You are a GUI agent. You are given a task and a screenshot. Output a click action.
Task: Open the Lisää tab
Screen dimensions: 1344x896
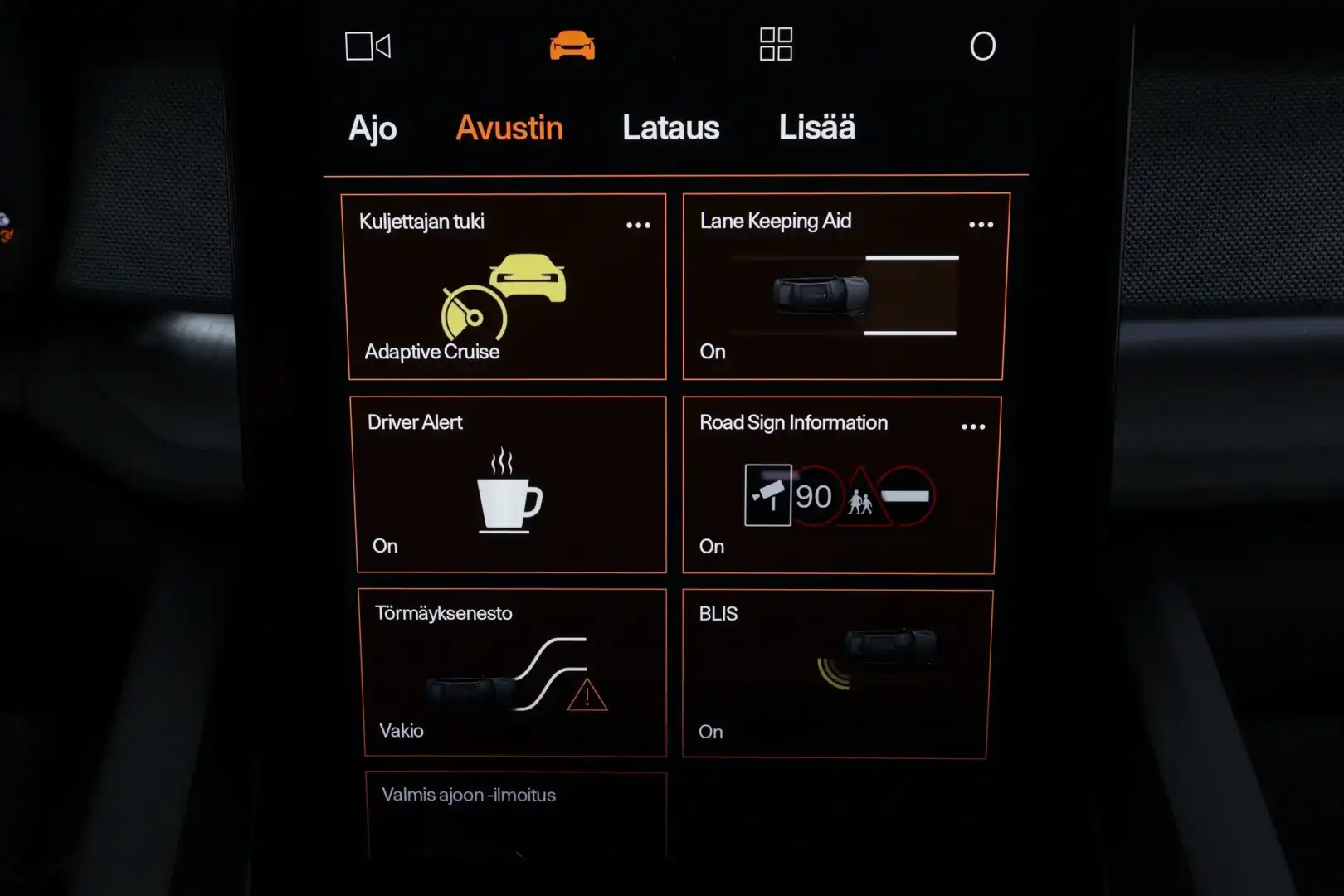(816, 126)
